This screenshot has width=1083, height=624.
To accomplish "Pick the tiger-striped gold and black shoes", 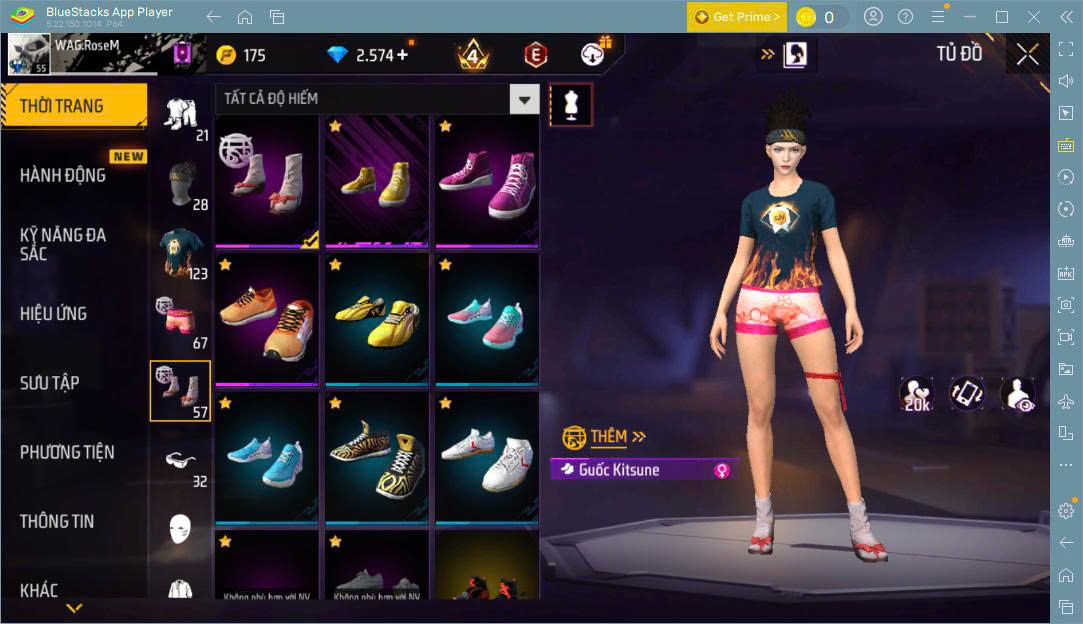I will point(377,457).
